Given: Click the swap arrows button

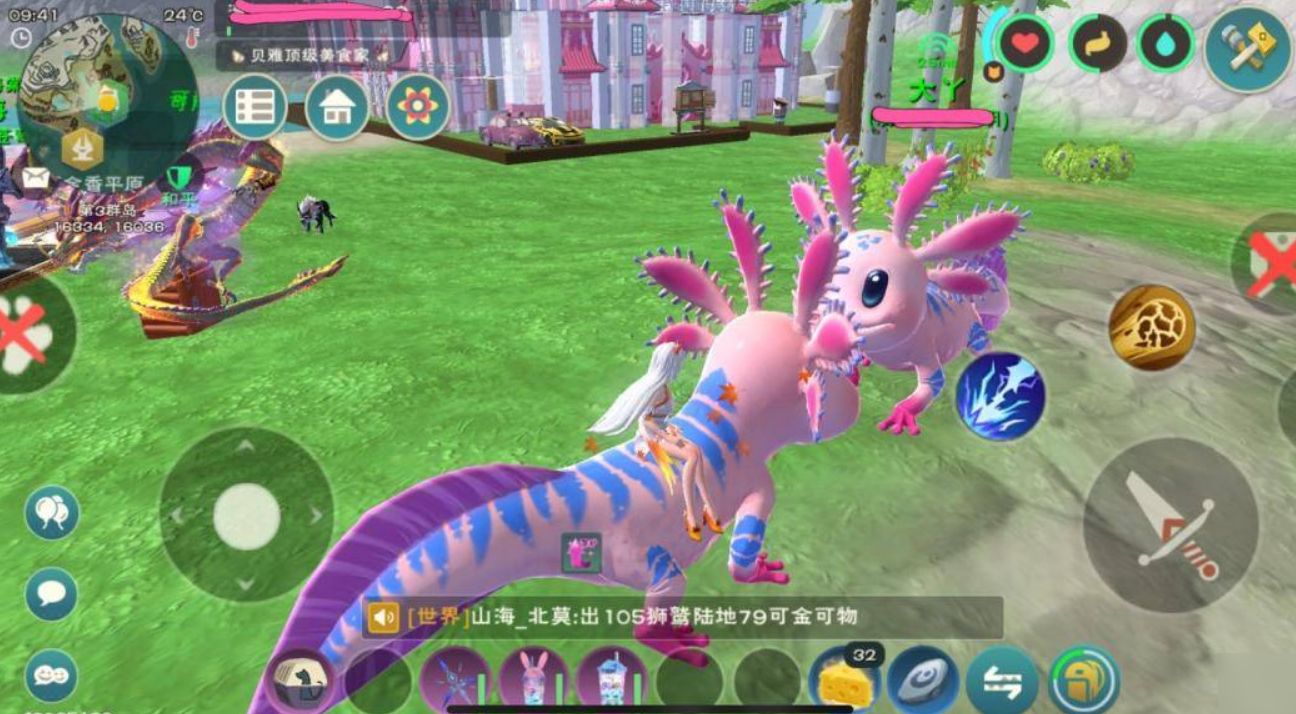Looking at the screenshot, I should [x=1004, y=682].
